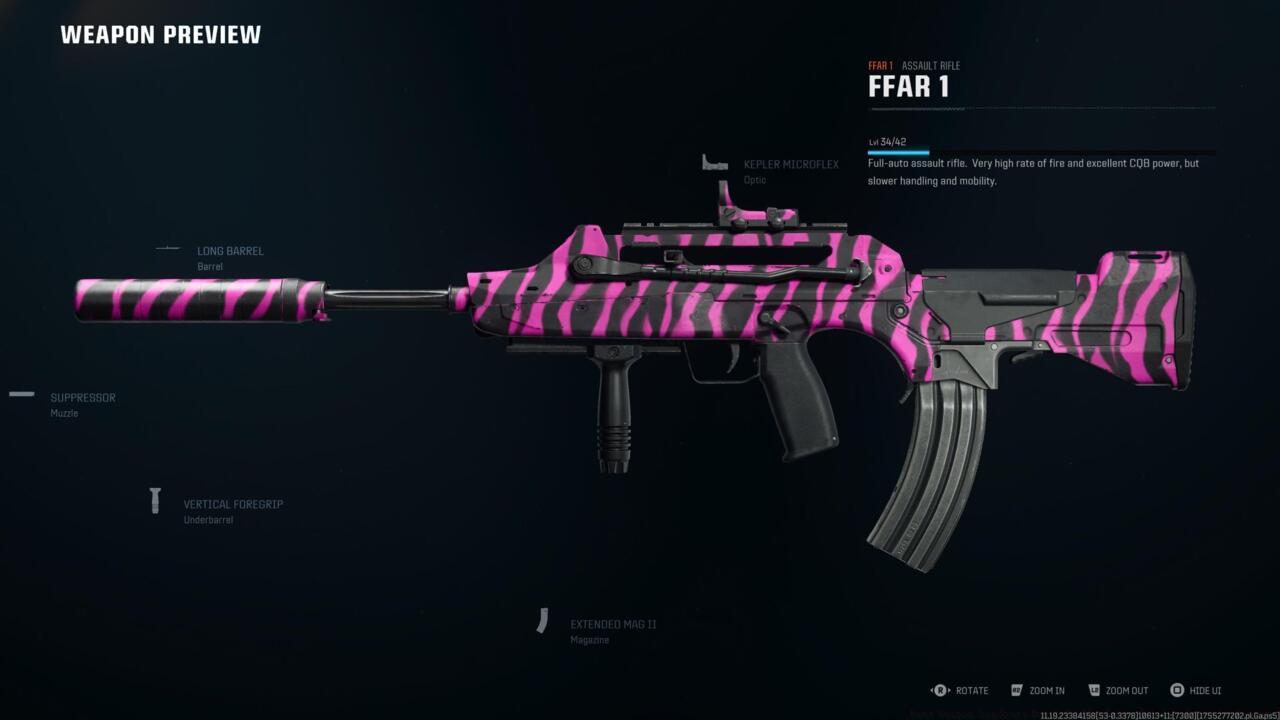Viewport: 1280px width, 720px height.
Task: Select the Kepler Microflex optic icon
Action: (x=712, y=161)
